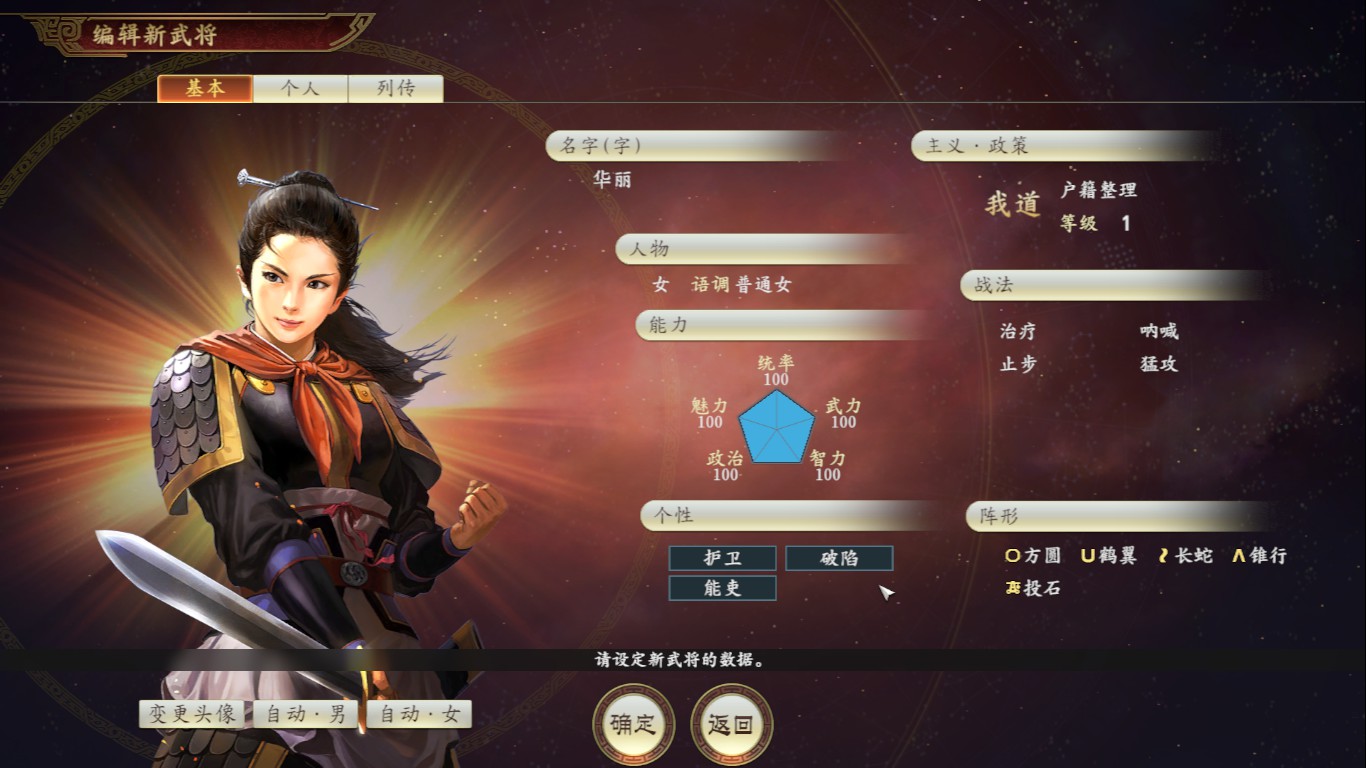Switch to the 个人 tab
The width and height of the screenshot is (1366, 768).
pyautogui.click(x=299, y=88)
